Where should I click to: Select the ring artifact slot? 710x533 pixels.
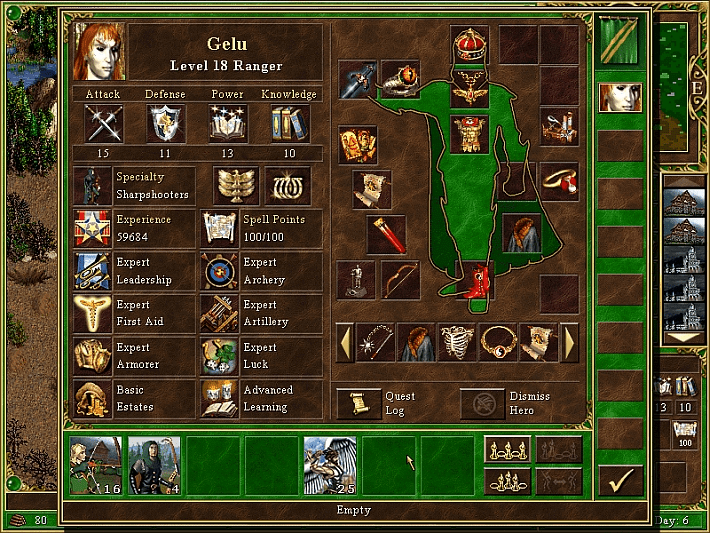[560, 182]
